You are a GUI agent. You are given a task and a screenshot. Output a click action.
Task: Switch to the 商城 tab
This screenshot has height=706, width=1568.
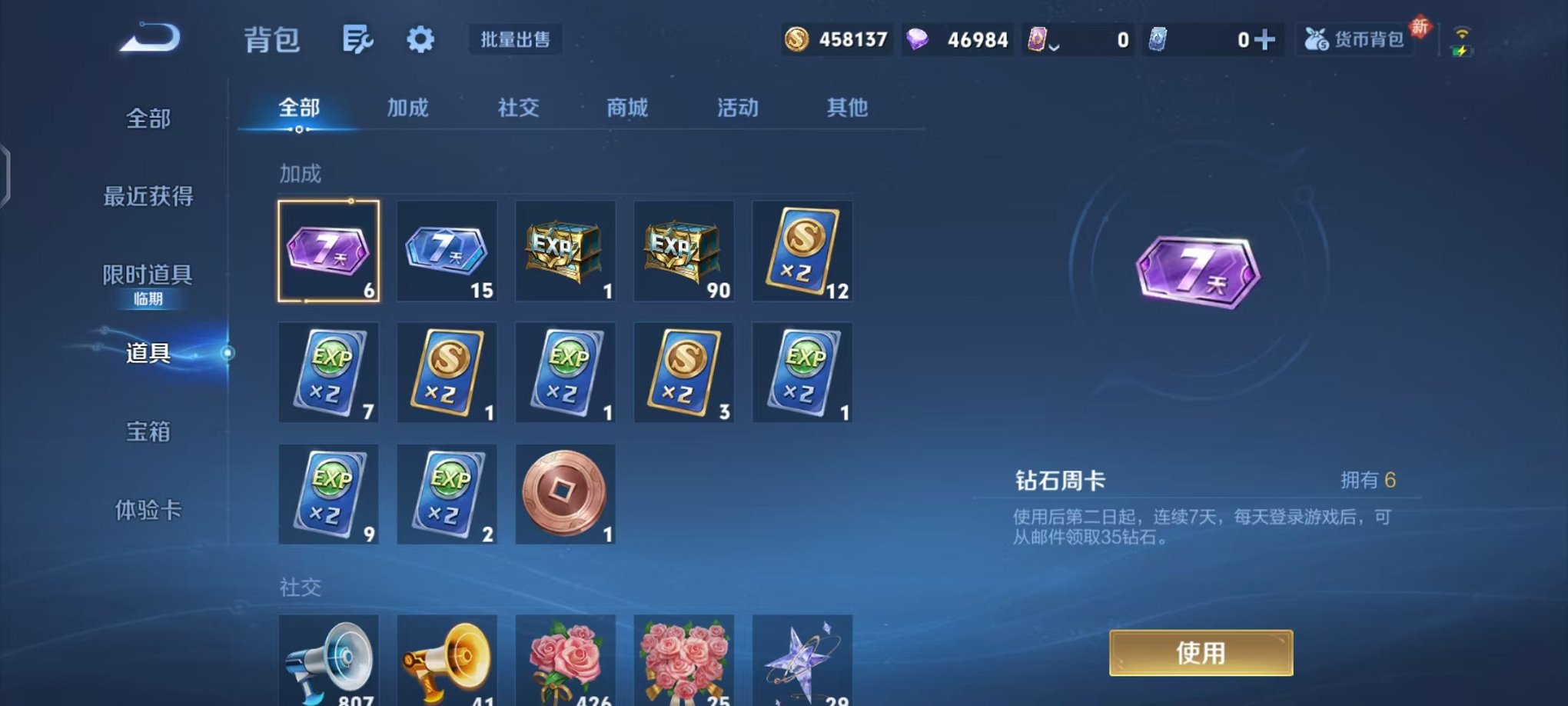628,108
